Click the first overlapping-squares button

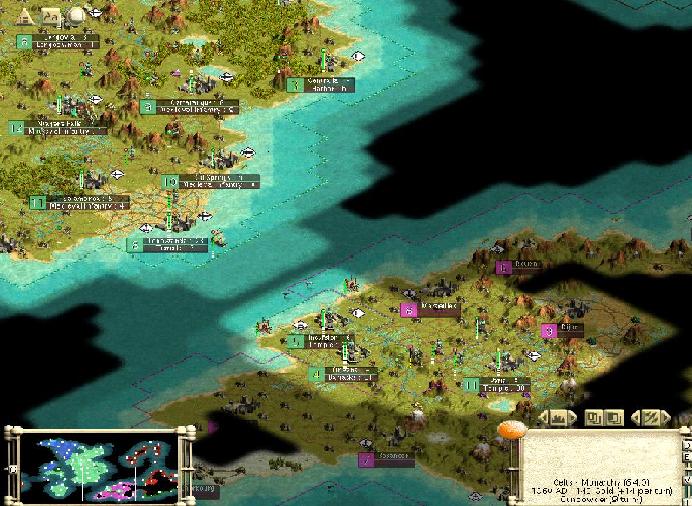click(593, 416)
